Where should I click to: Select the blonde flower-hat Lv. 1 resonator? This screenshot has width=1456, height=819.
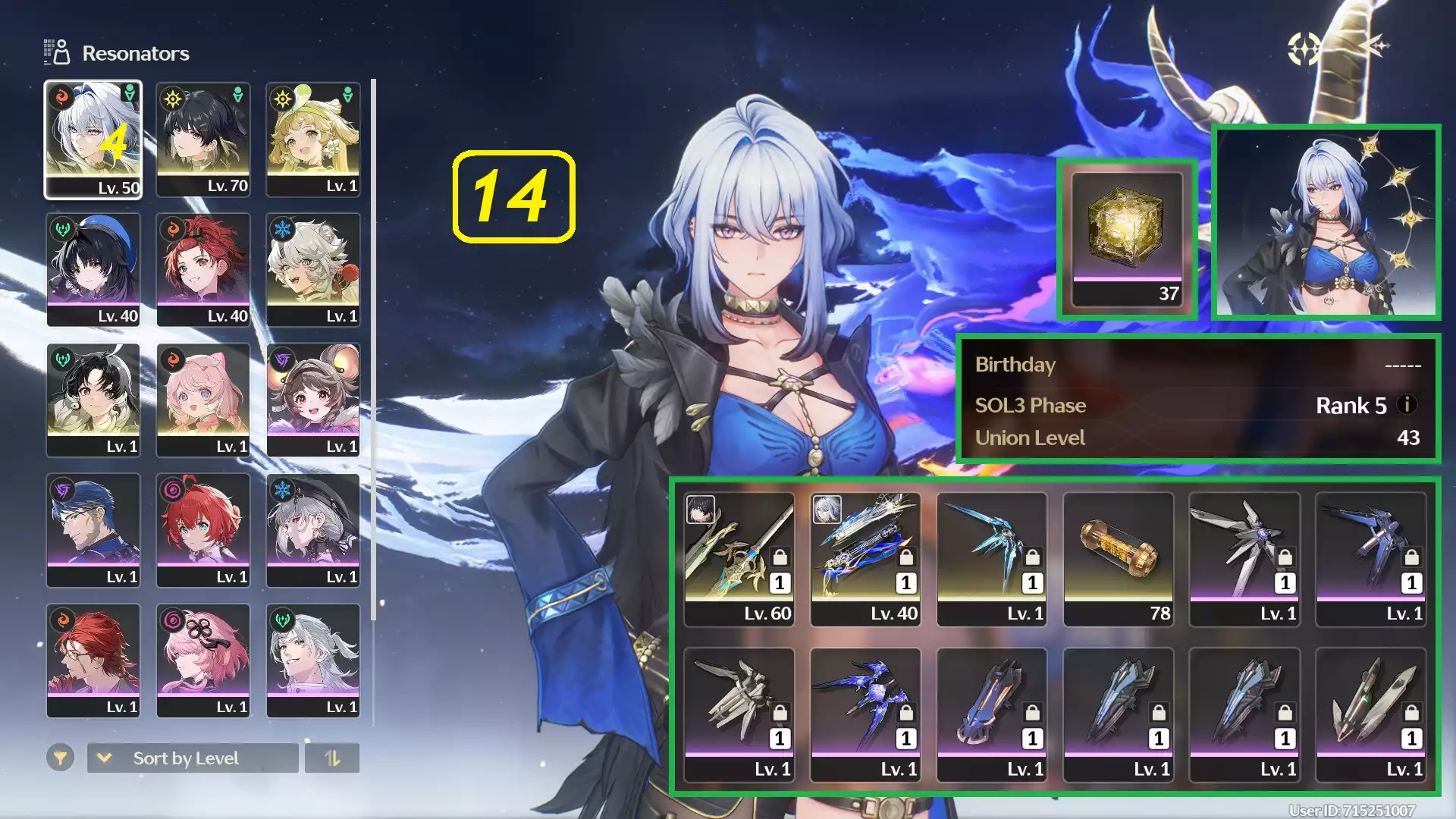313,140
